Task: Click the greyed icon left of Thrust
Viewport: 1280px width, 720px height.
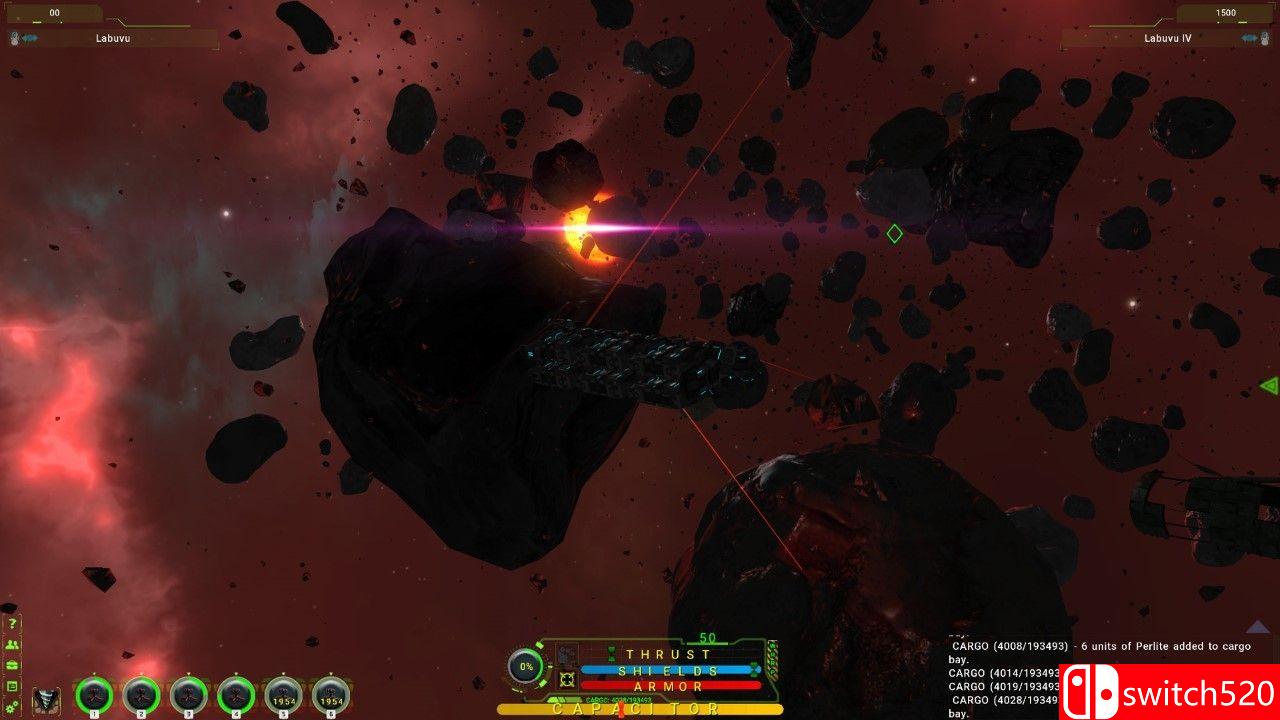Action: point(567,655)
